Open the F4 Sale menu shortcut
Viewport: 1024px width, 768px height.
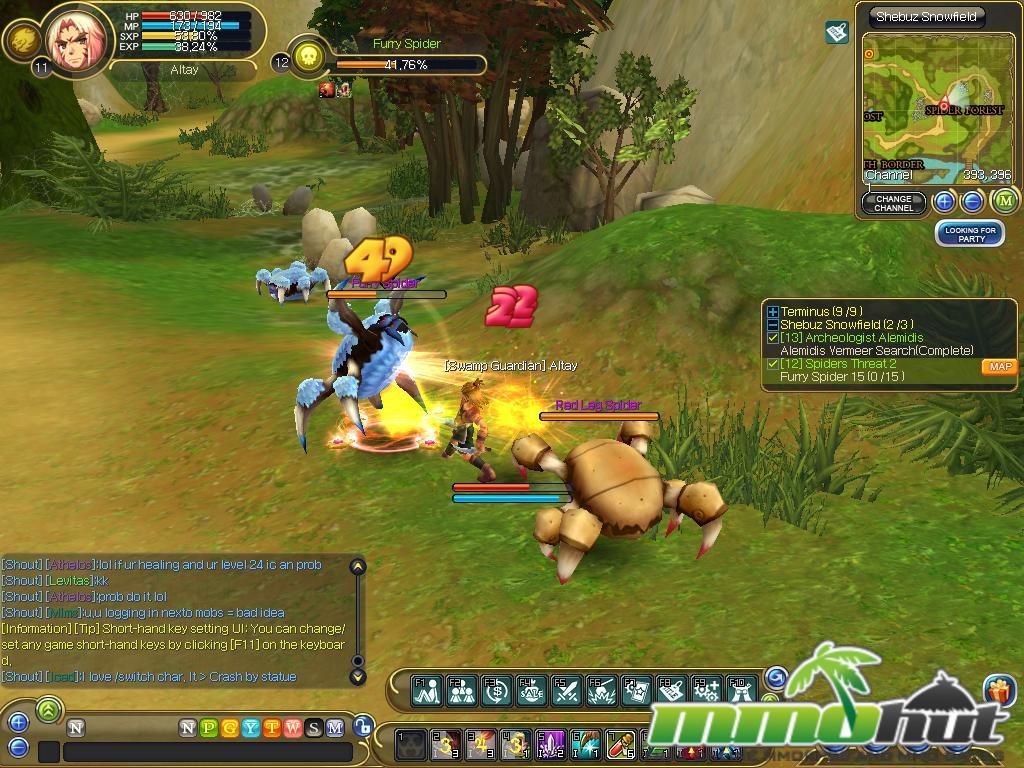530,689
